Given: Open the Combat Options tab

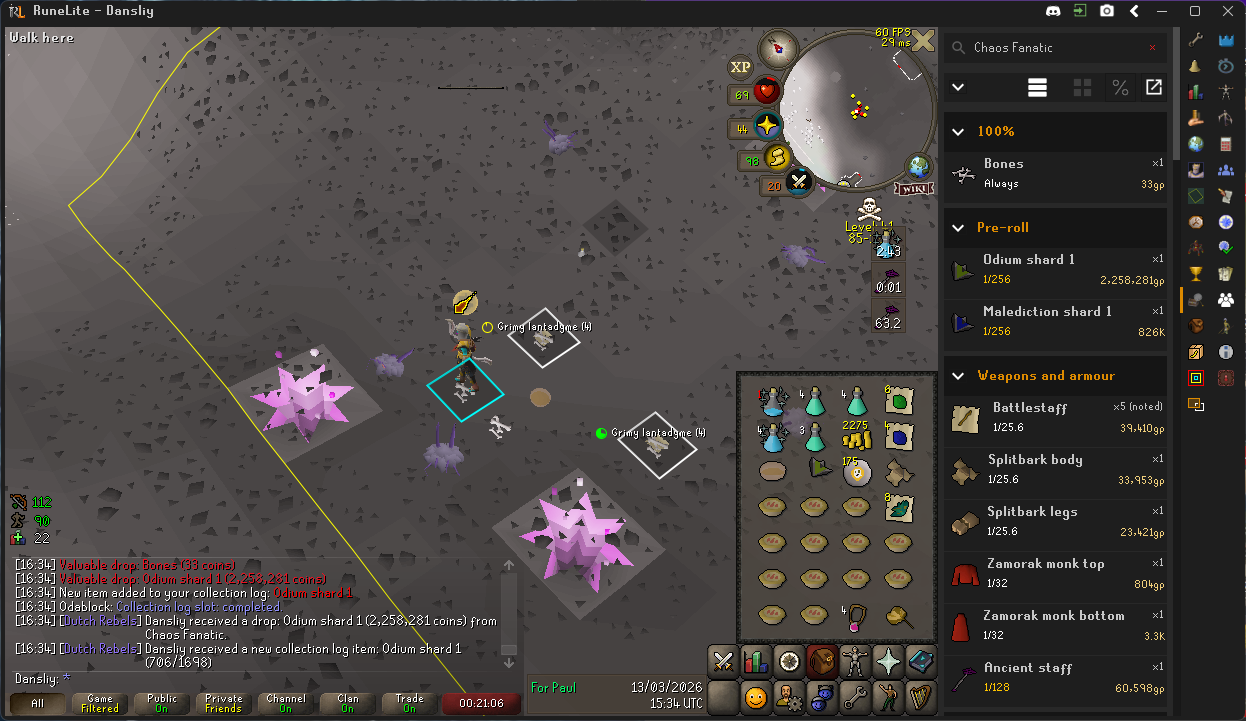Looking at the screenshot, I should tap(723, 662).
